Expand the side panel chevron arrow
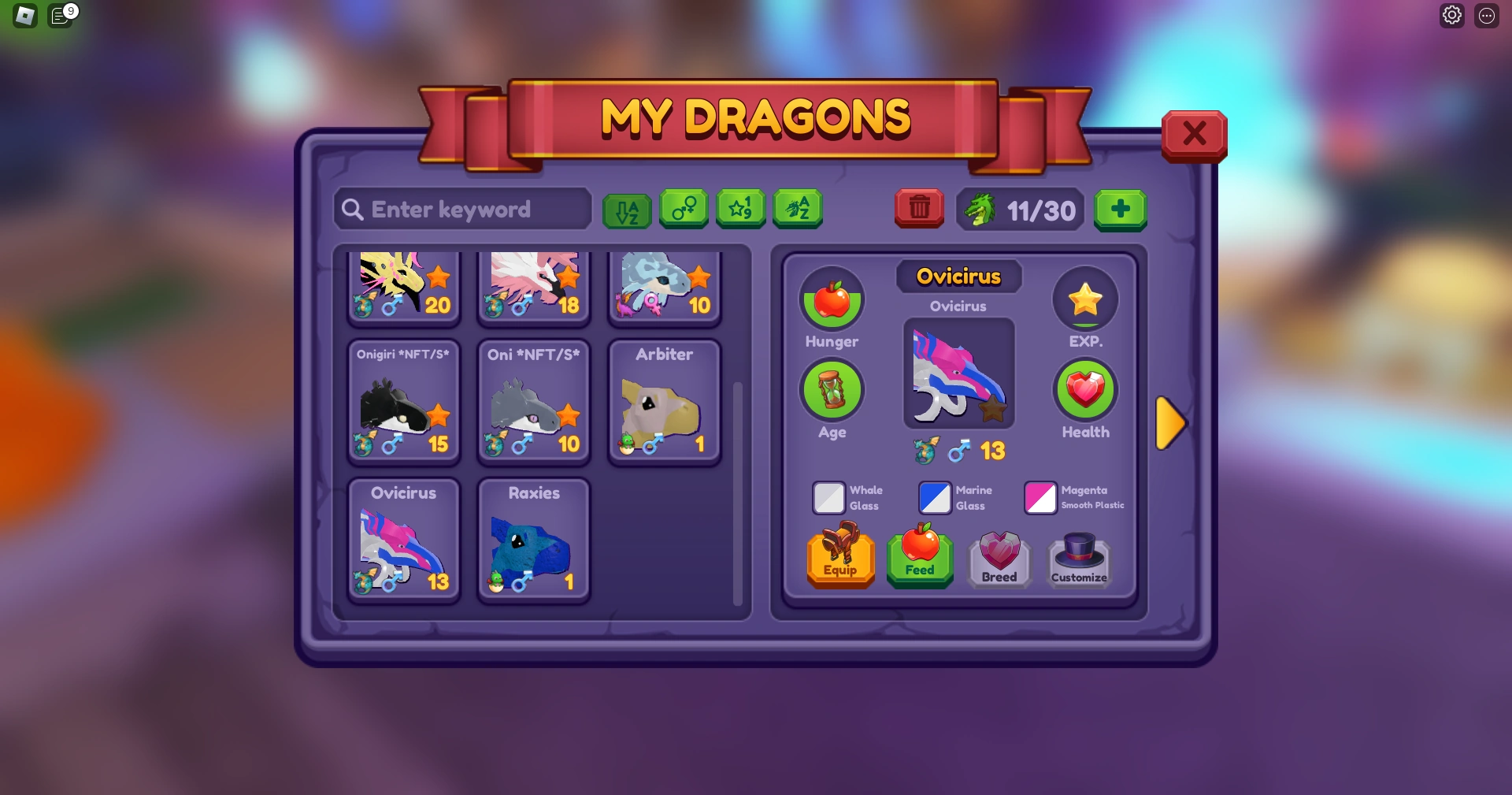 pyautogui.click(x=1170, y=424)
